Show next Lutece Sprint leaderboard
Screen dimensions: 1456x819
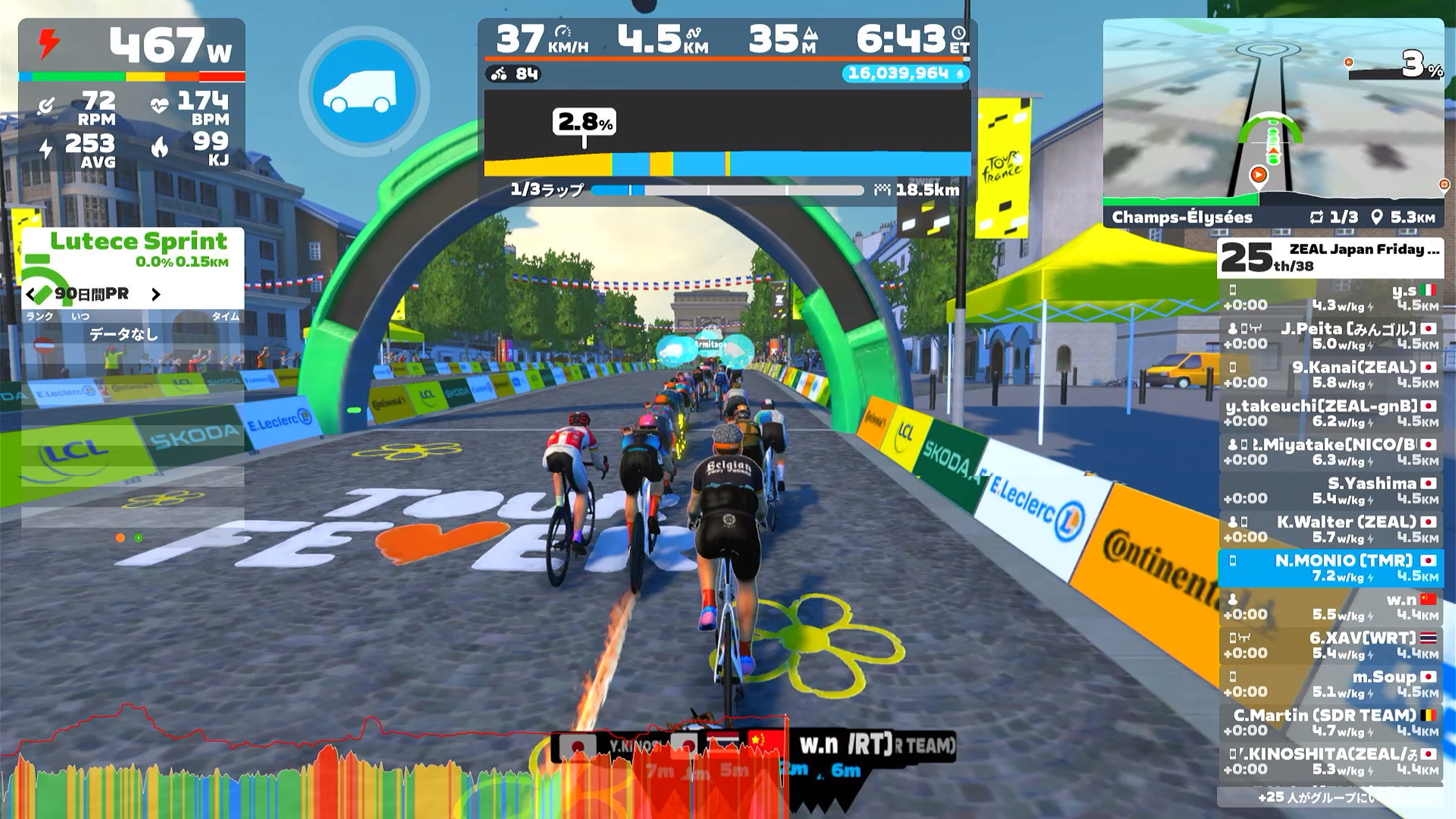[x=156, y=294]
